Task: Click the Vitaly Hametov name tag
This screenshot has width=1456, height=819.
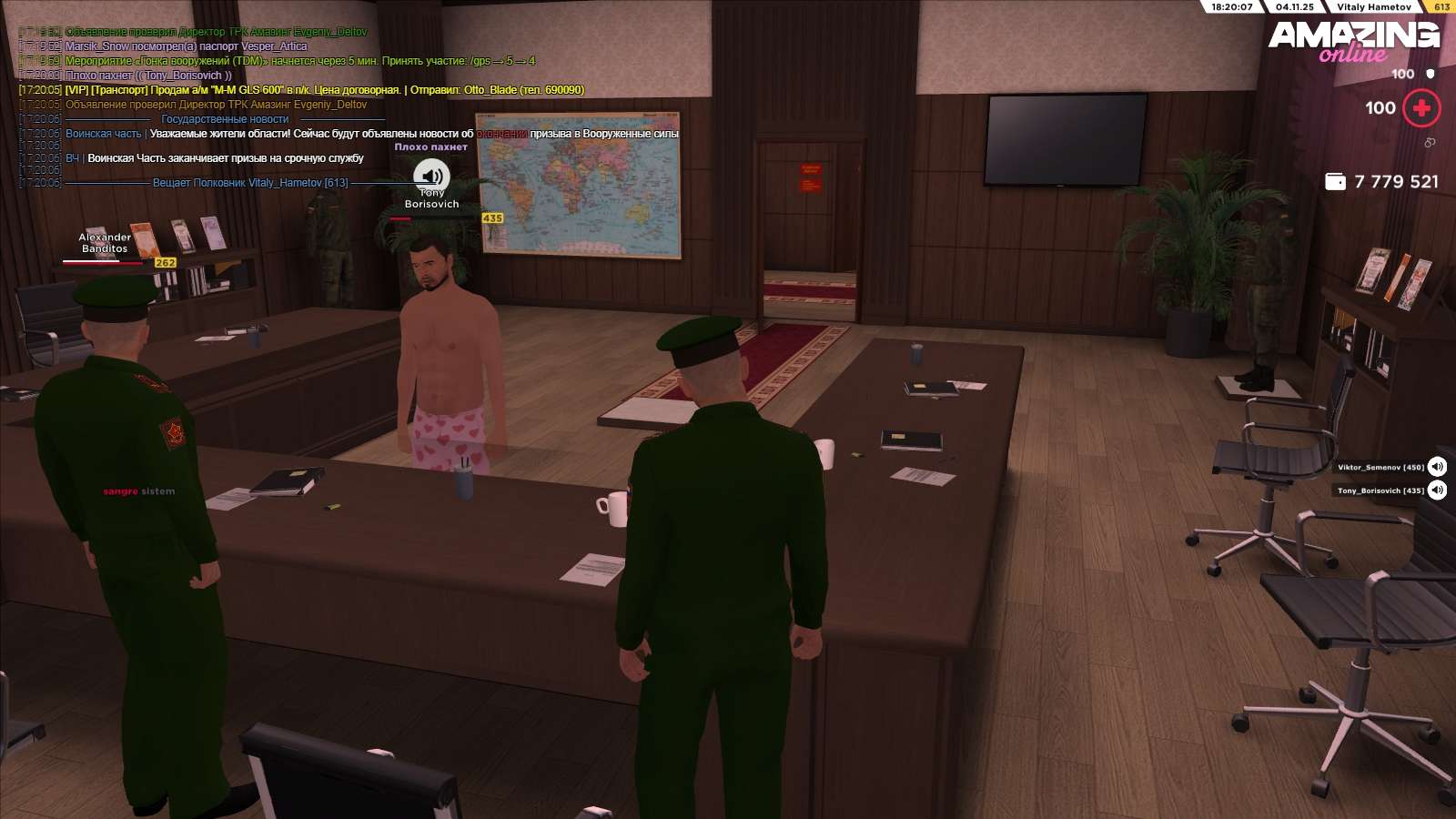Action: (1373, 6)
